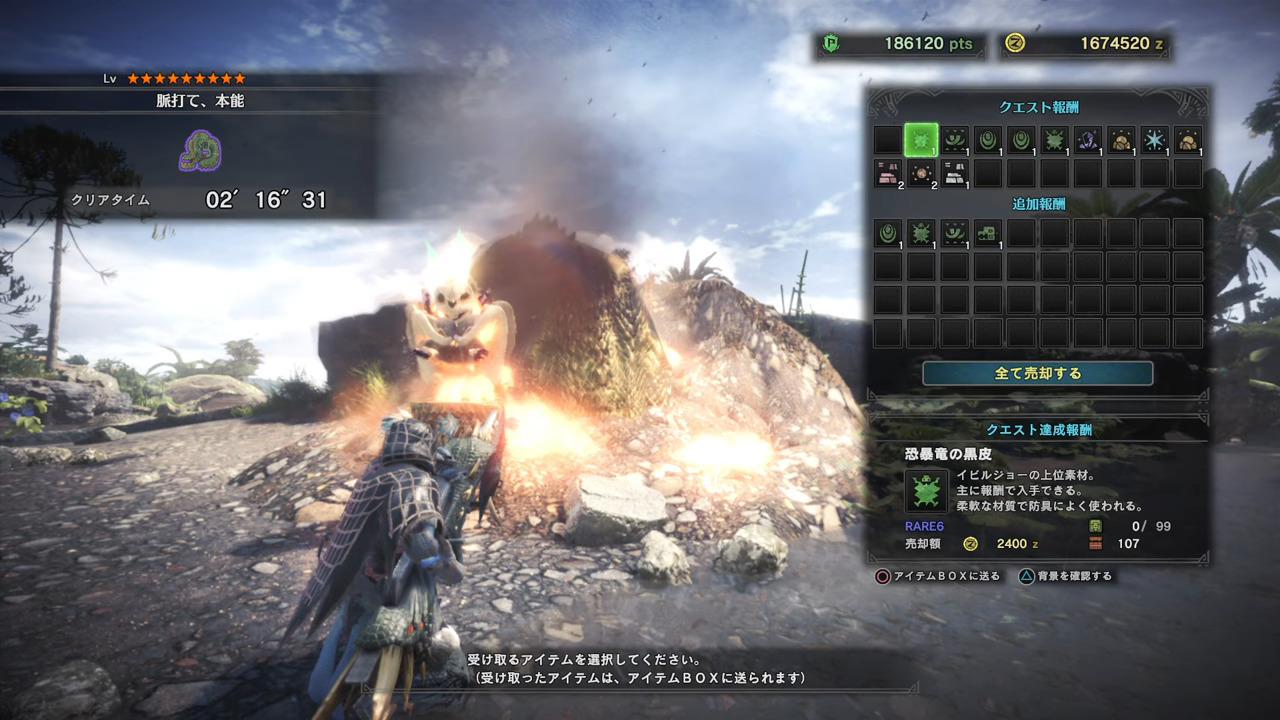Choose the light-blue star crystal reward
The height and width of the screenshot is (720, 1280).
coord(1154,140)
